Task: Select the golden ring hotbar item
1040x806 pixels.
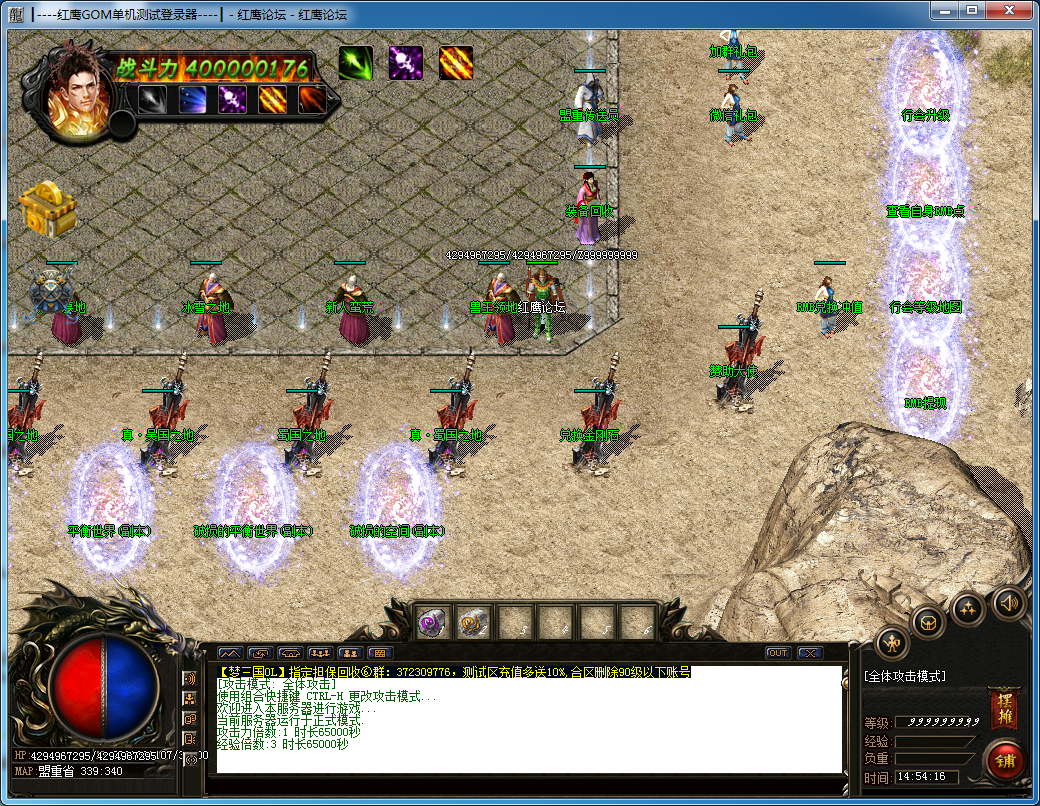Action: coord(472,623)
